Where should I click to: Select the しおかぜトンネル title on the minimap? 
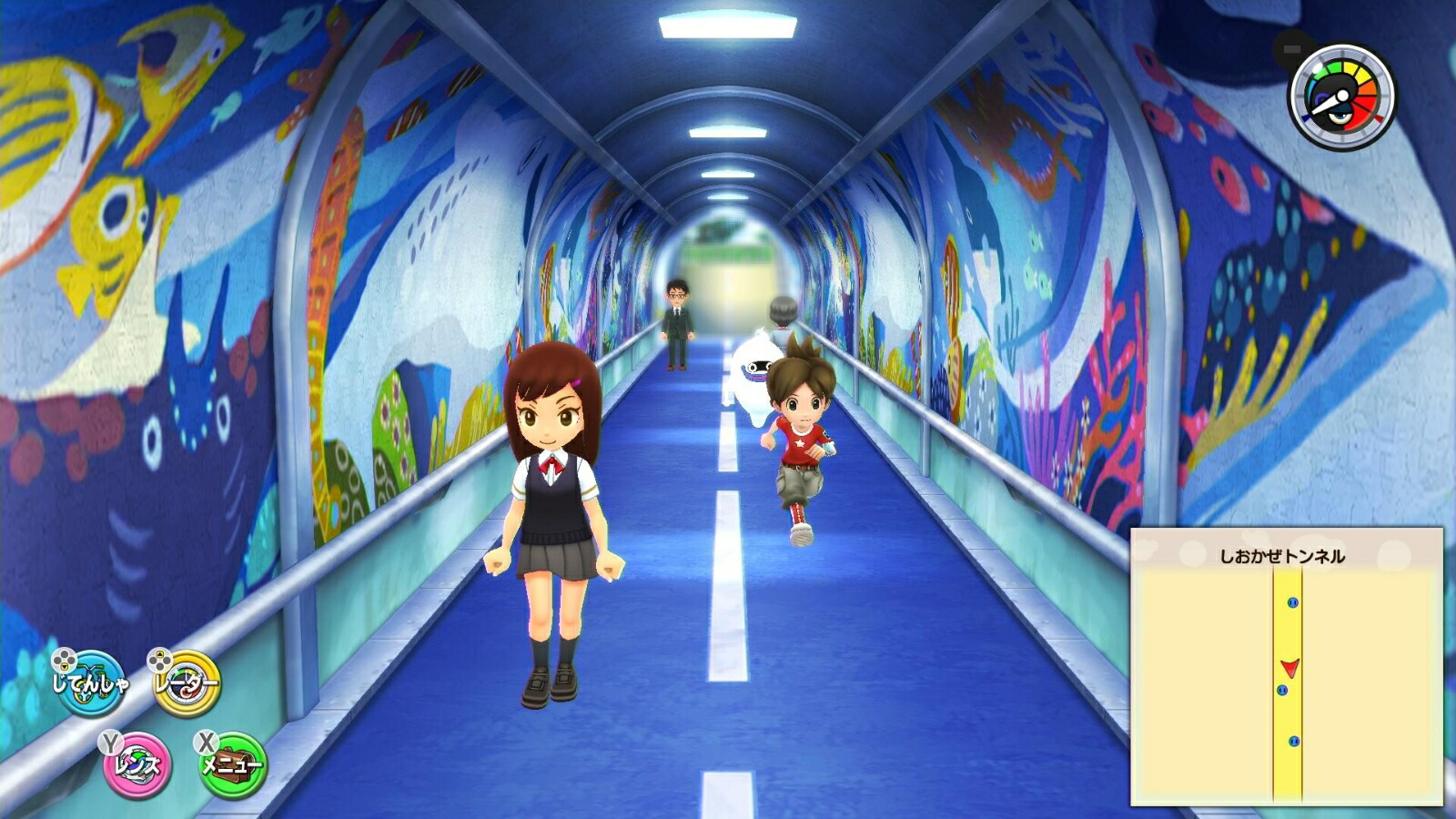[x=1282, y=556]
